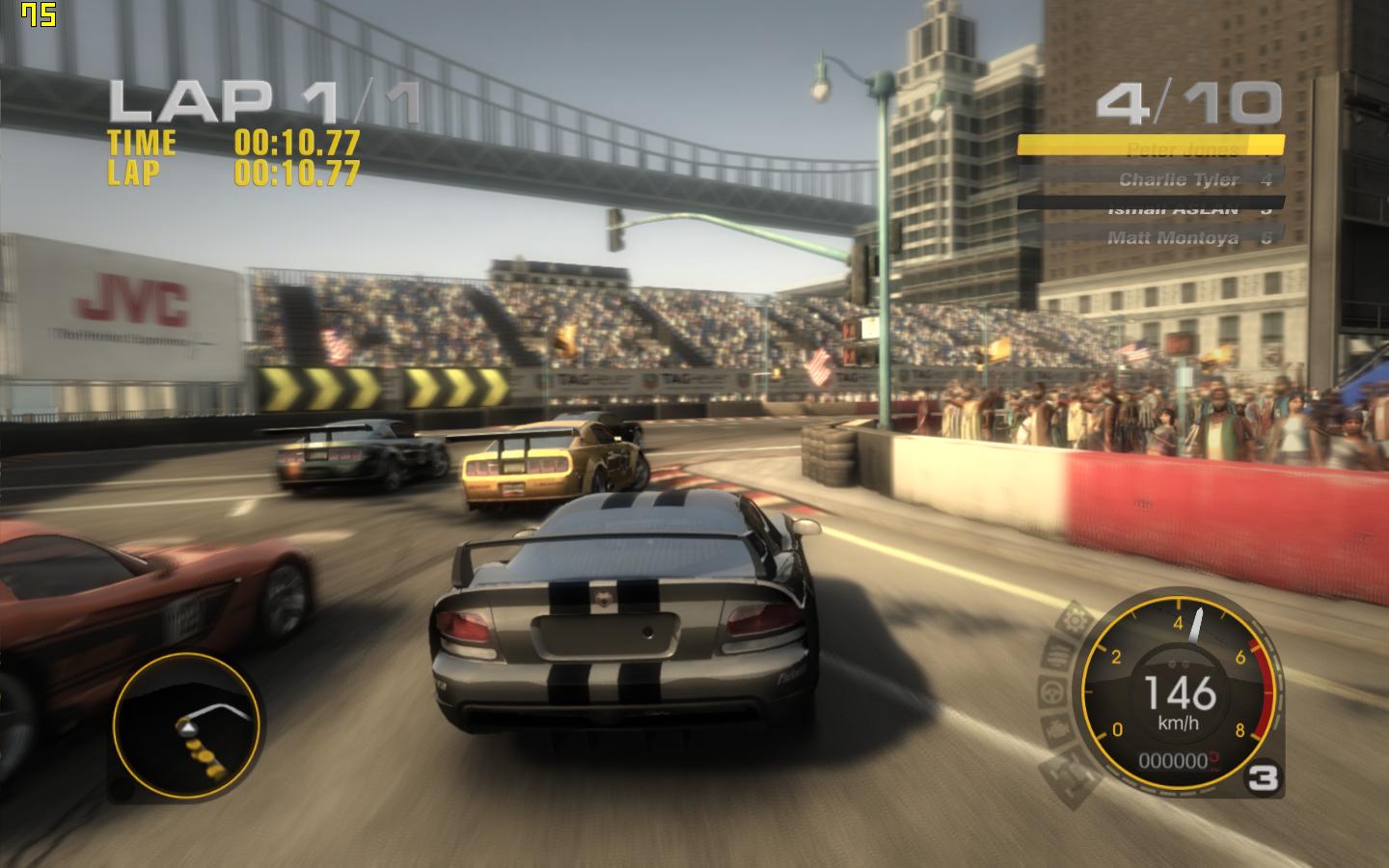Click the coil spring suspension damage icon
1389x868 pixels.
[x=1058, y=656]
